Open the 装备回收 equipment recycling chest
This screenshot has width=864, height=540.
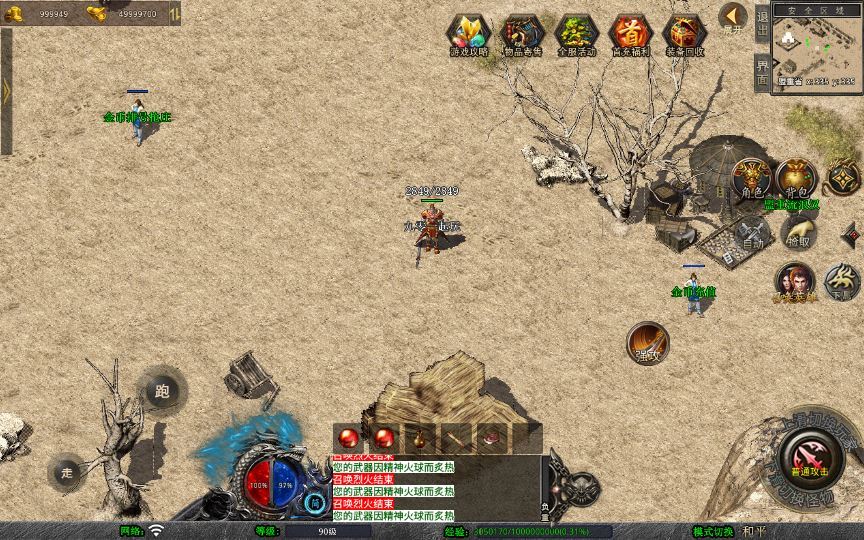pyautogui.click(x=685, y=34)
